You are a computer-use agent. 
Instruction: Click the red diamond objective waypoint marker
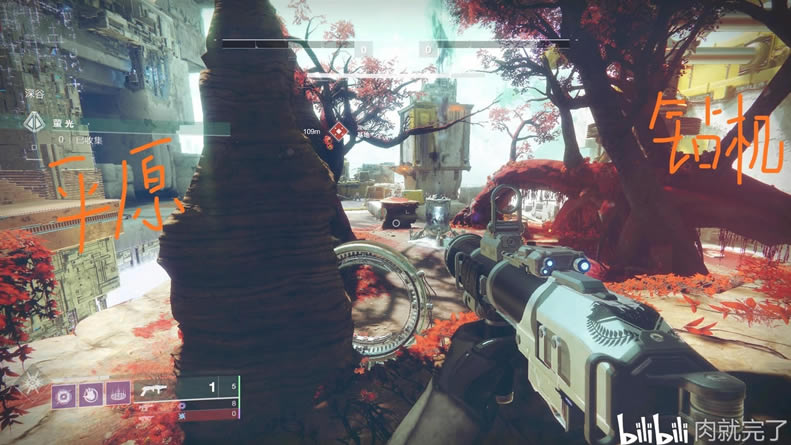point(338,132)
